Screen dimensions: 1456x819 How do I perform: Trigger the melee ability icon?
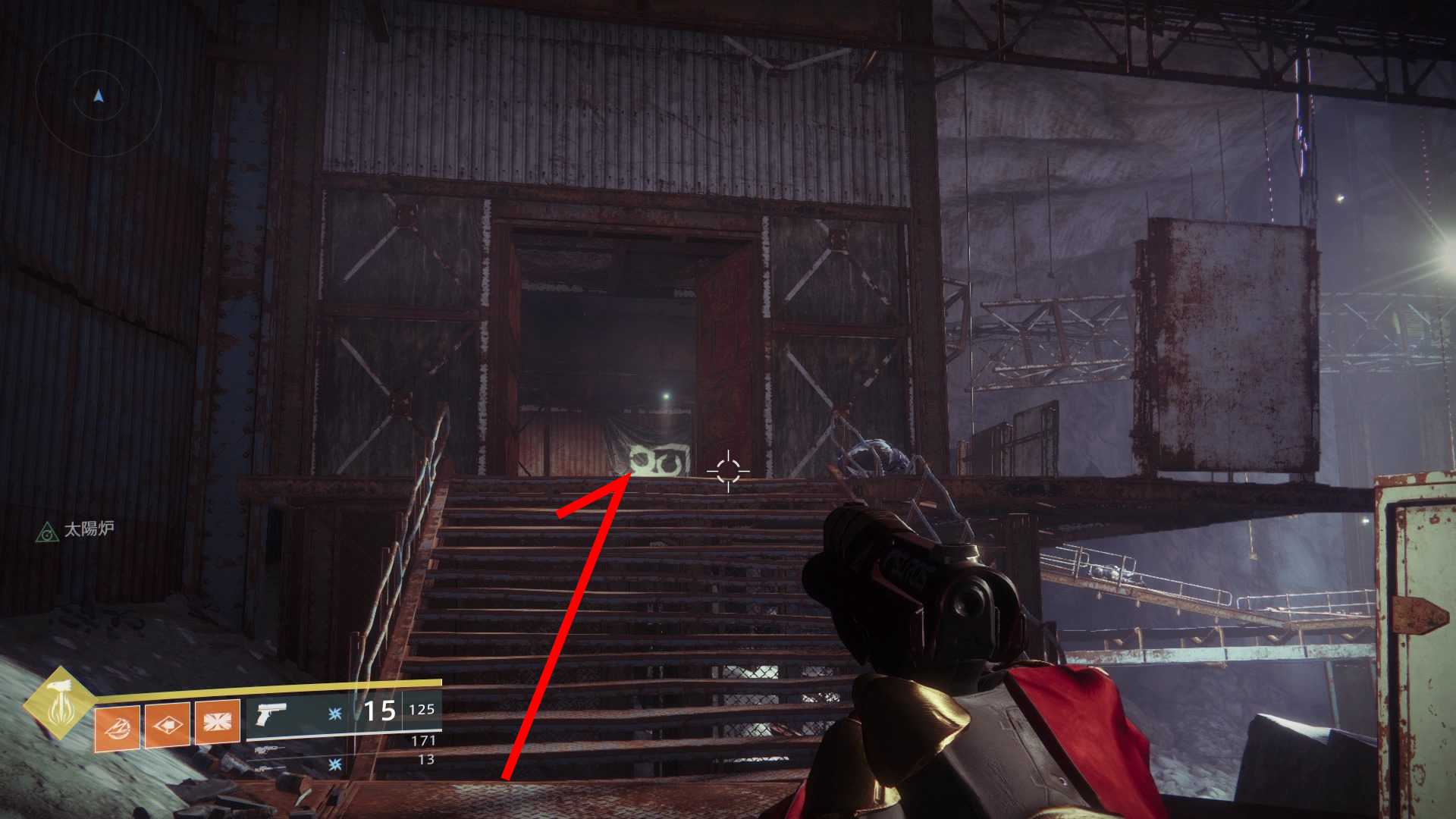coord(168,725)
